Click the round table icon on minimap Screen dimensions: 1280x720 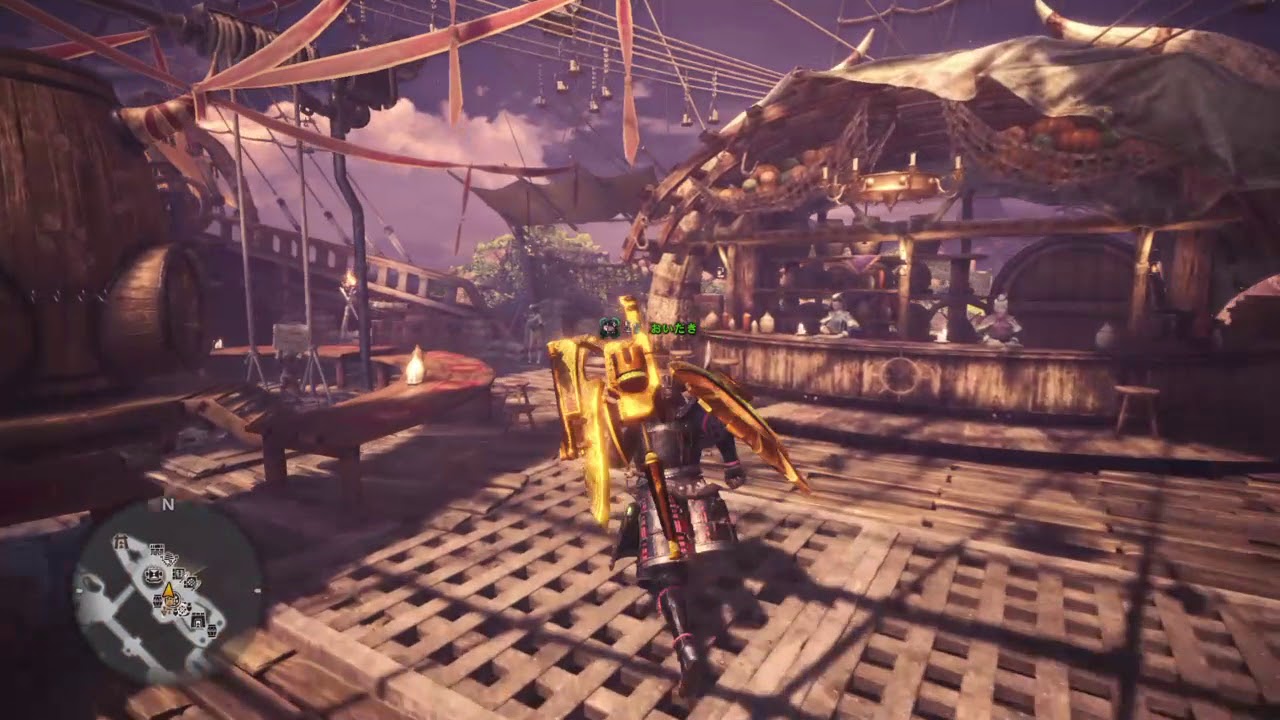153,575
